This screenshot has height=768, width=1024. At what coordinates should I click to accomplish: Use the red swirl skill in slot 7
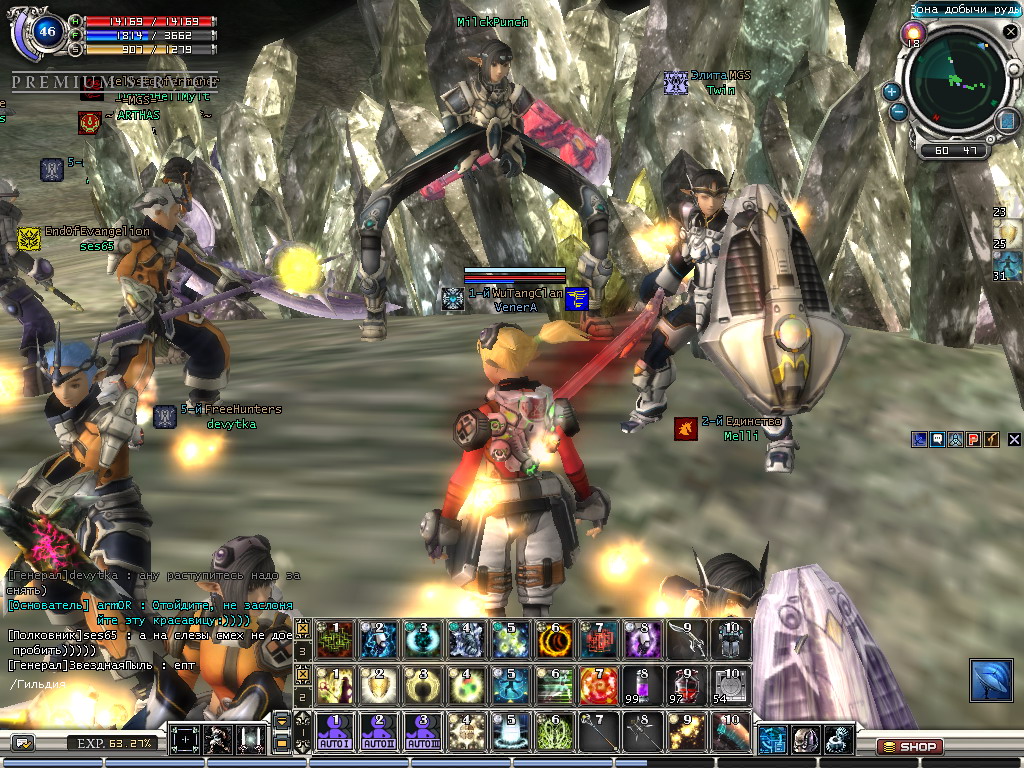(598, 685)
